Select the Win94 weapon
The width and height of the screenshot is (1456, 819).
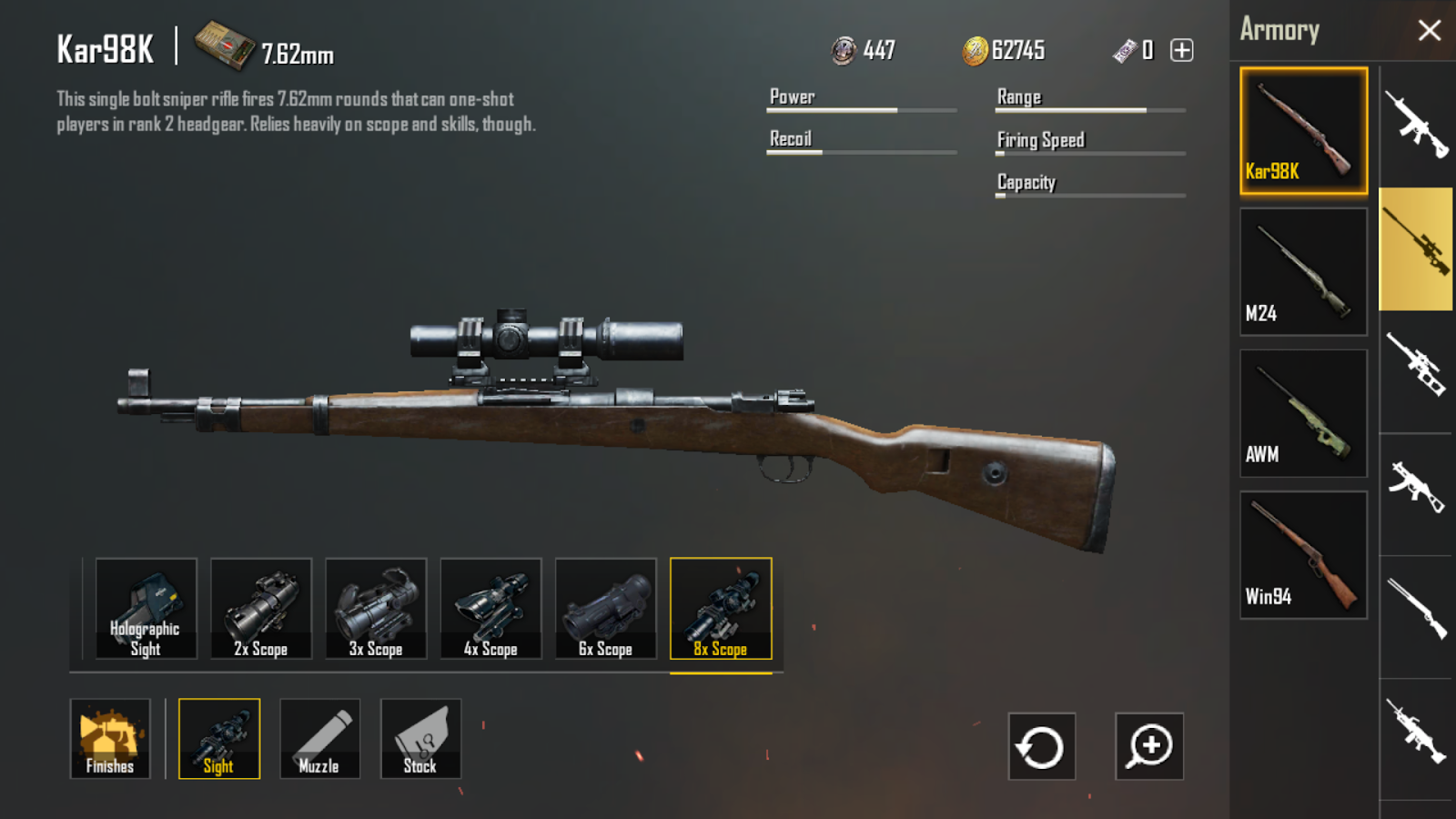click(1303, 552)
